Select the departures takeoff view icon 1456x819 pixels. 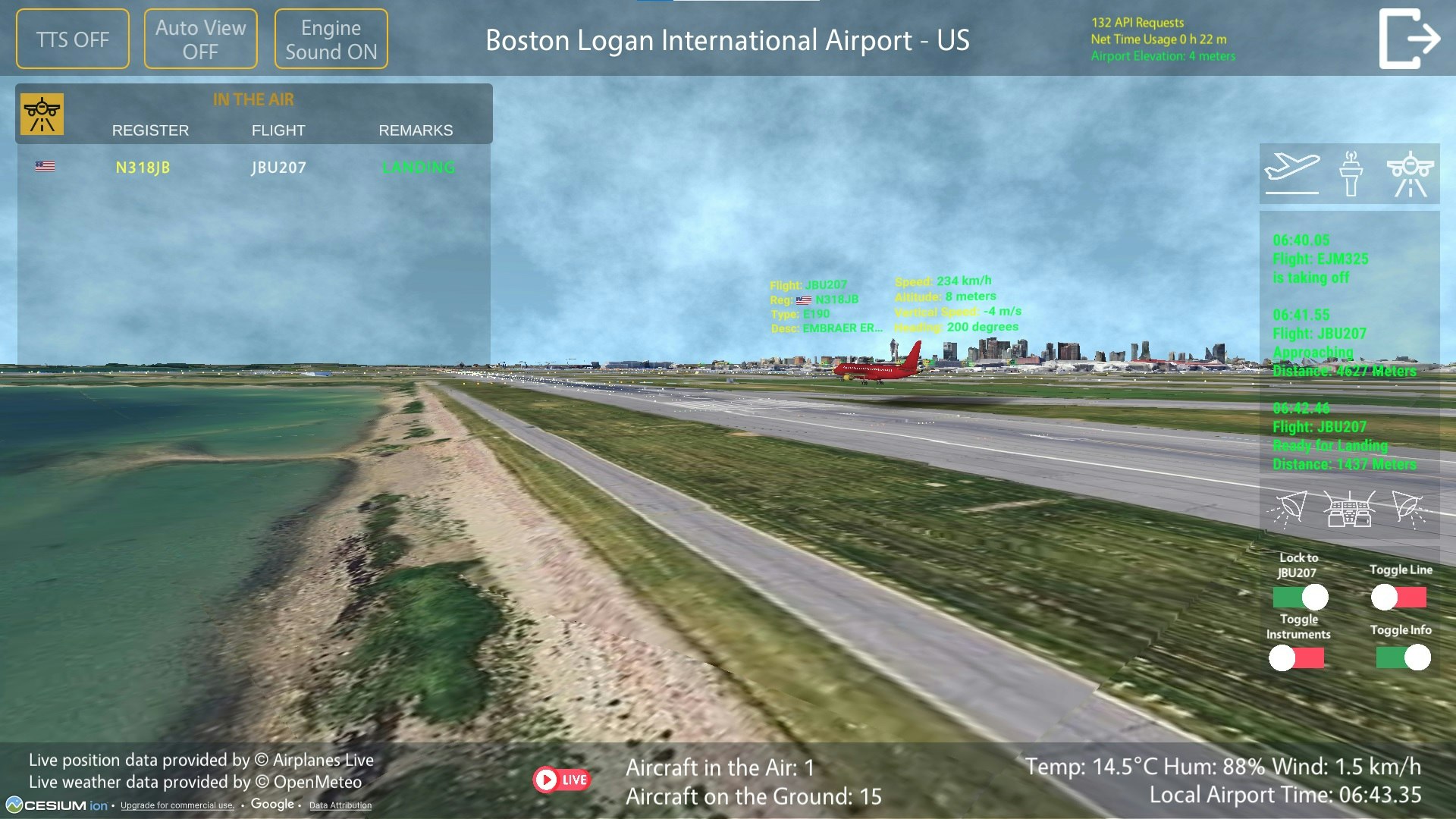(1291, 173)
